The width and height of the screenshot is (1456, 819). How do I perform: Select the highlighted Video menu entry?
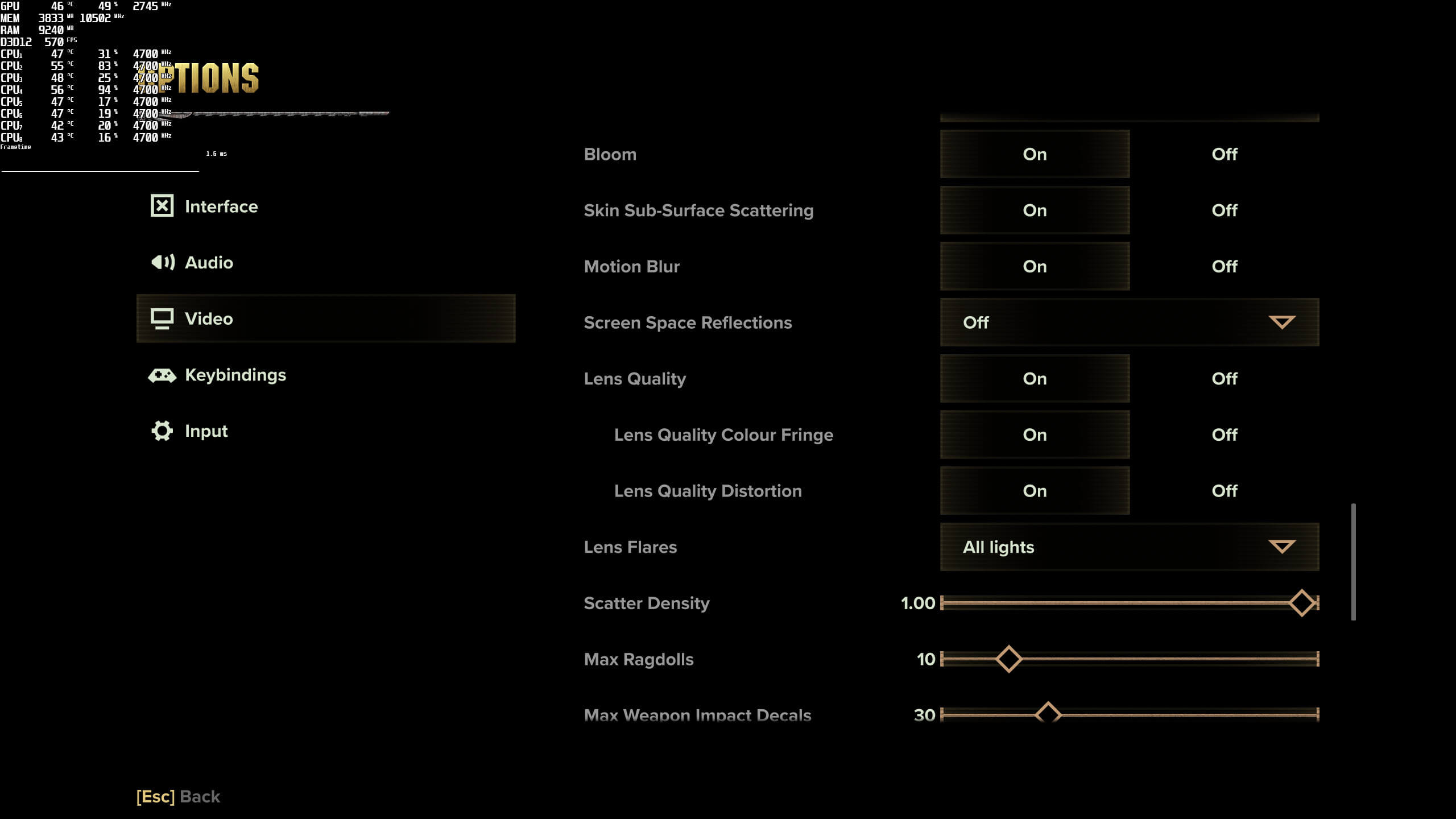pyautogui.click(x=325, y=318)
